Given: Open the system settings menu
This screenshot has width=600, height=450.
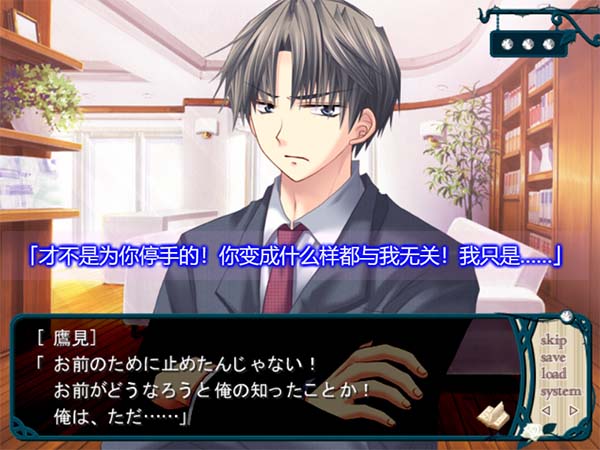Looking at the screenshot, I should tap(559, 390).
